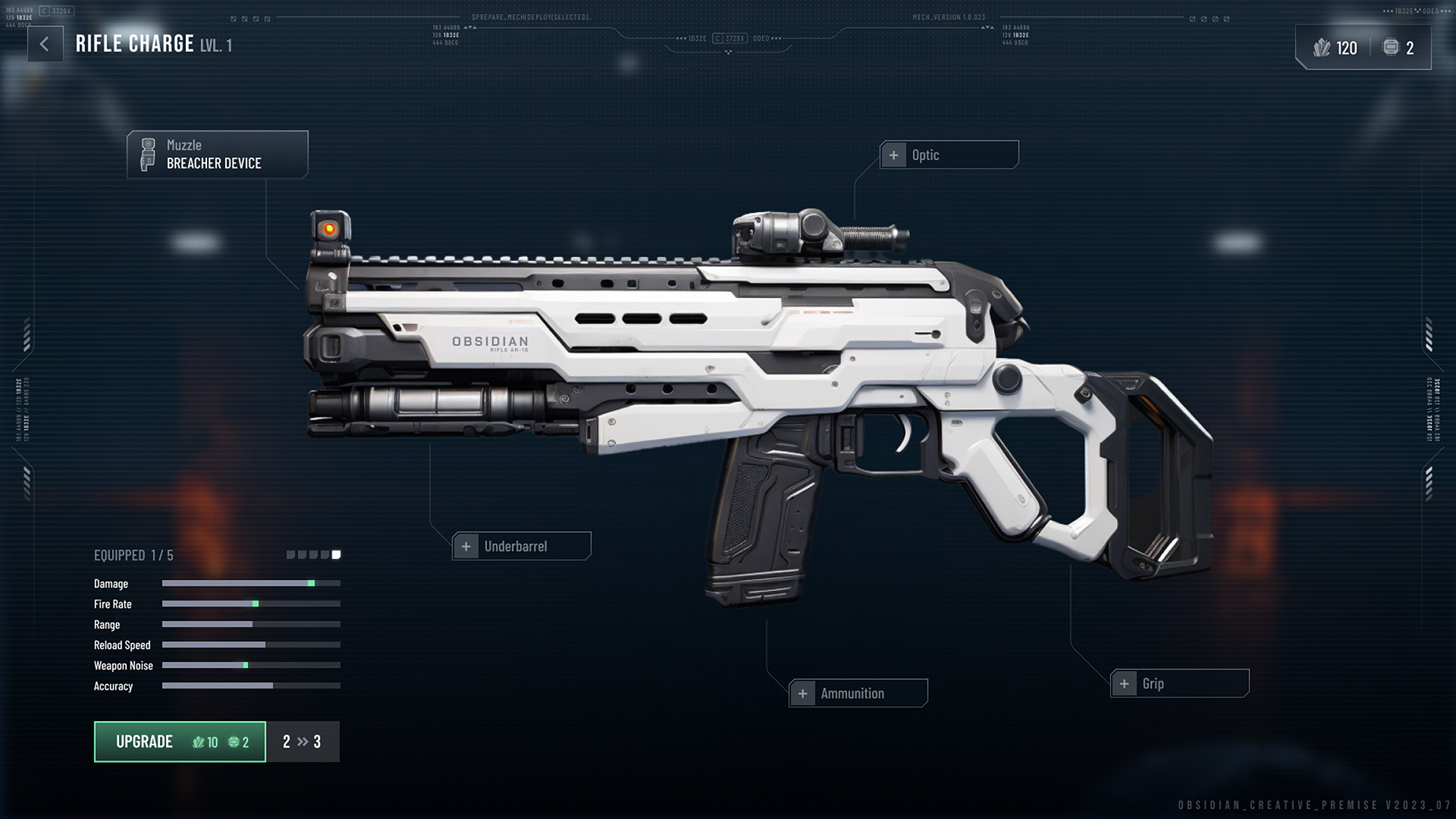Image resolution: width=1456 pixels, height=819 pixels.
Task: Go back with the arrow button
Action: pyautogui.click(x=45, y=45)
